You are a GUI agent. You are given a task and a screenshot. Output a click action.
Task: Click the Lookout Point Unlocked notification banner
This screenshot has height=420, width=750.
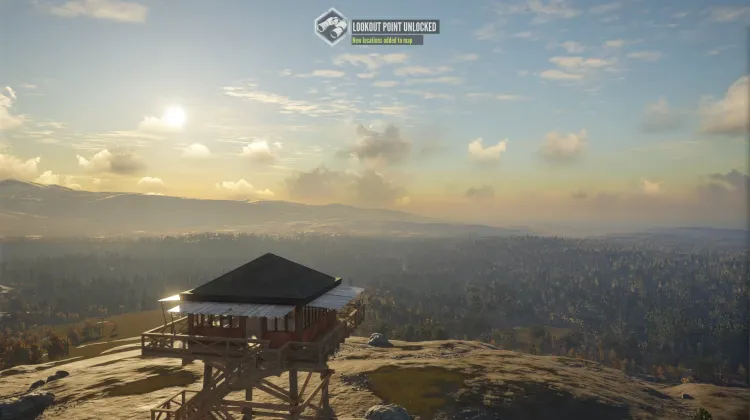click(x=395, y=27)
